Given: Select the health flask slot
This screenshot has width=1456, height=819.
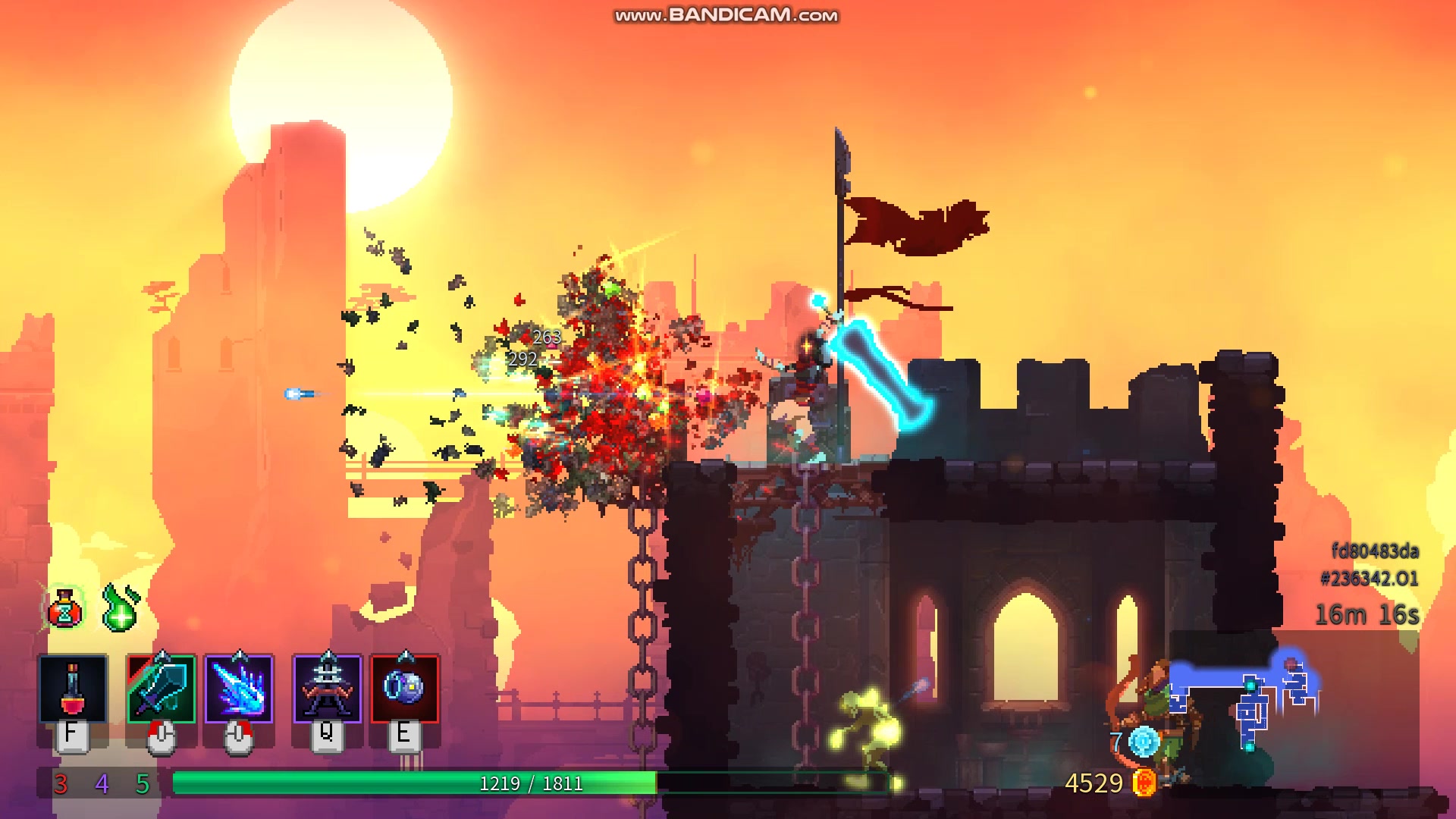Looking at the screenshot, I should [x=73, y=689].
